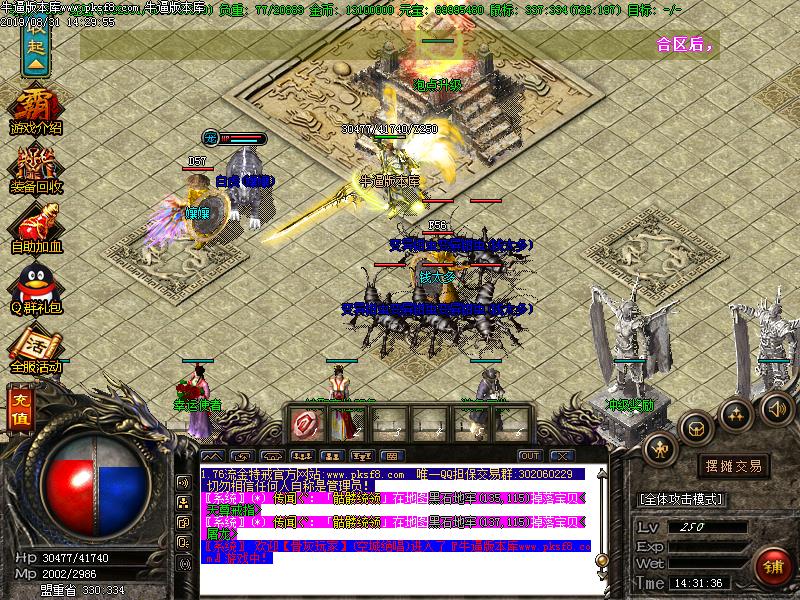Open the bag inventory box icon
This screenshot has height=600, width=800.
point(695,426)
